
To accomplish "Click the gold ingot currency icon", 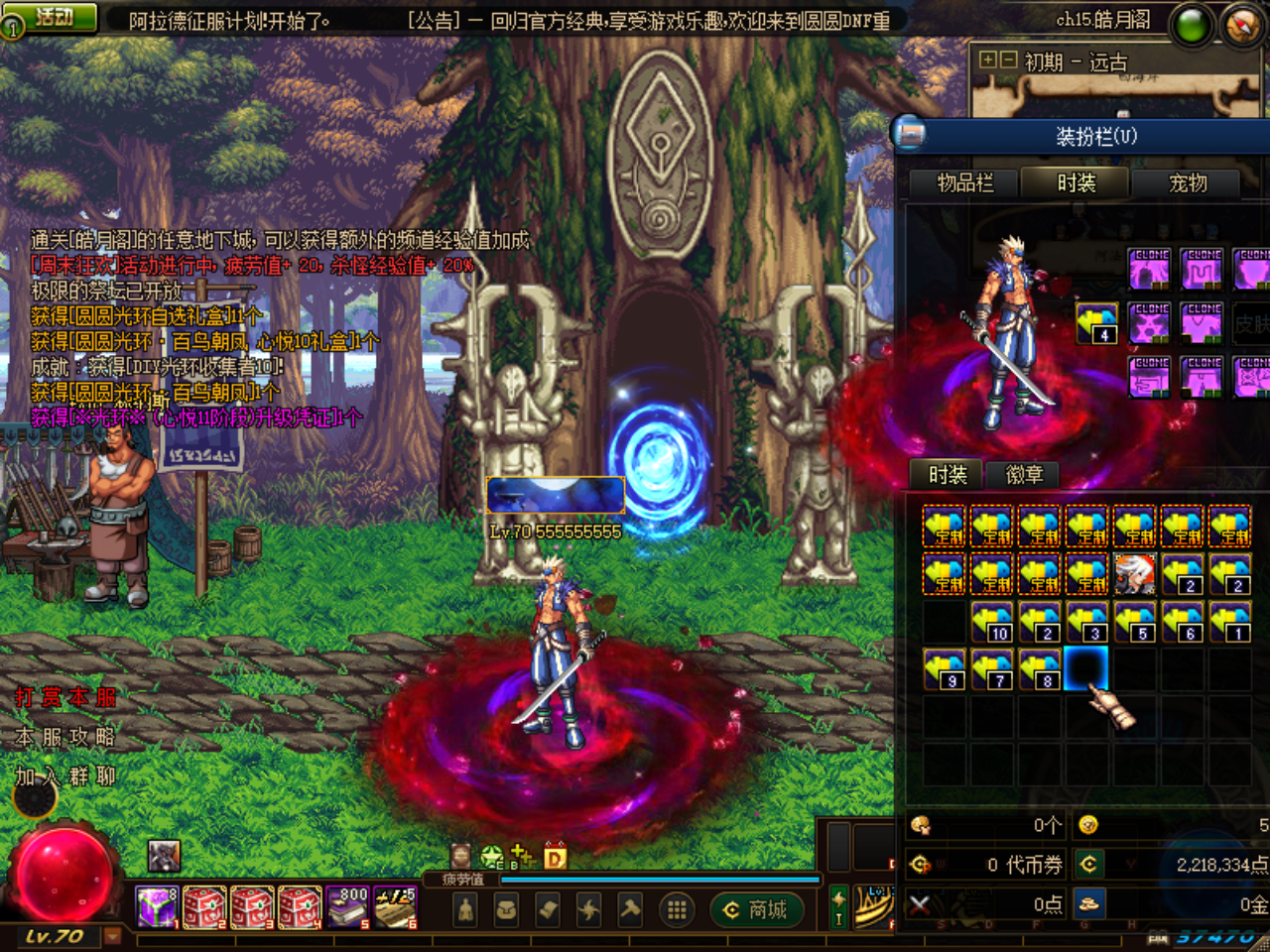I will pos(1089,904).
